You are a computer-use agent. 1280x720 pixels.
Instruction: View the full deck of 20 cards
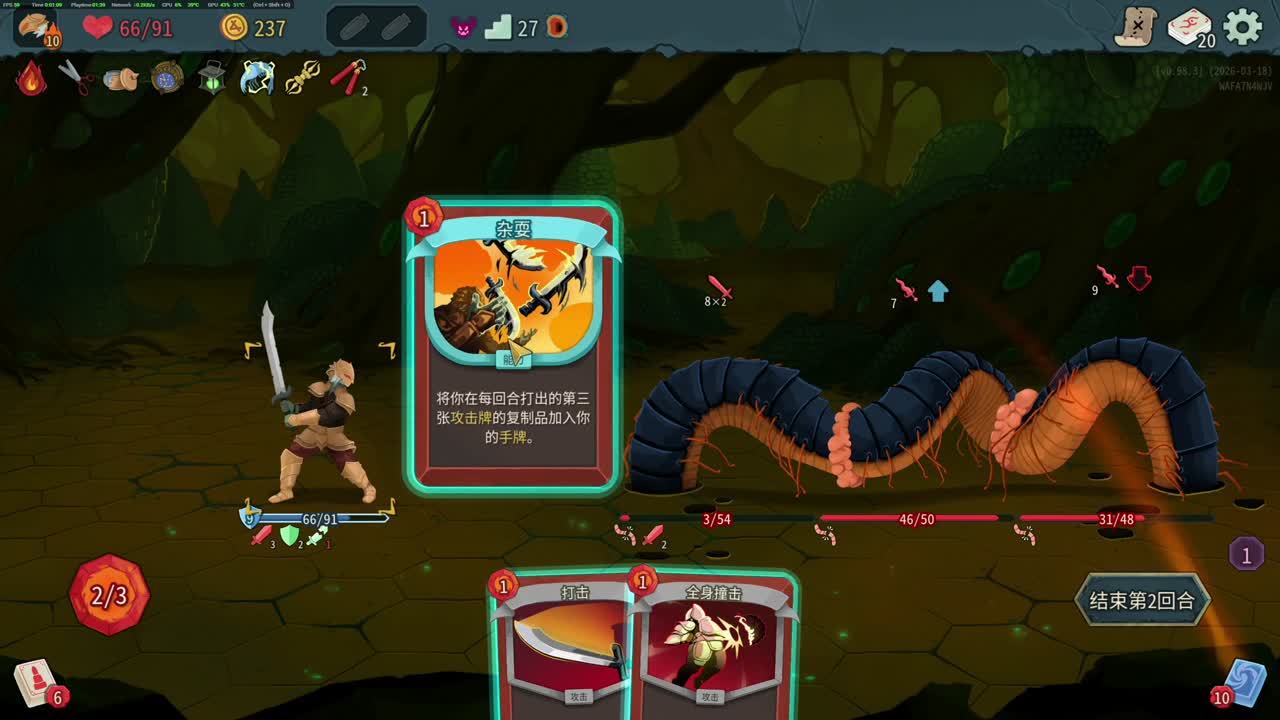click(1189, 27)
